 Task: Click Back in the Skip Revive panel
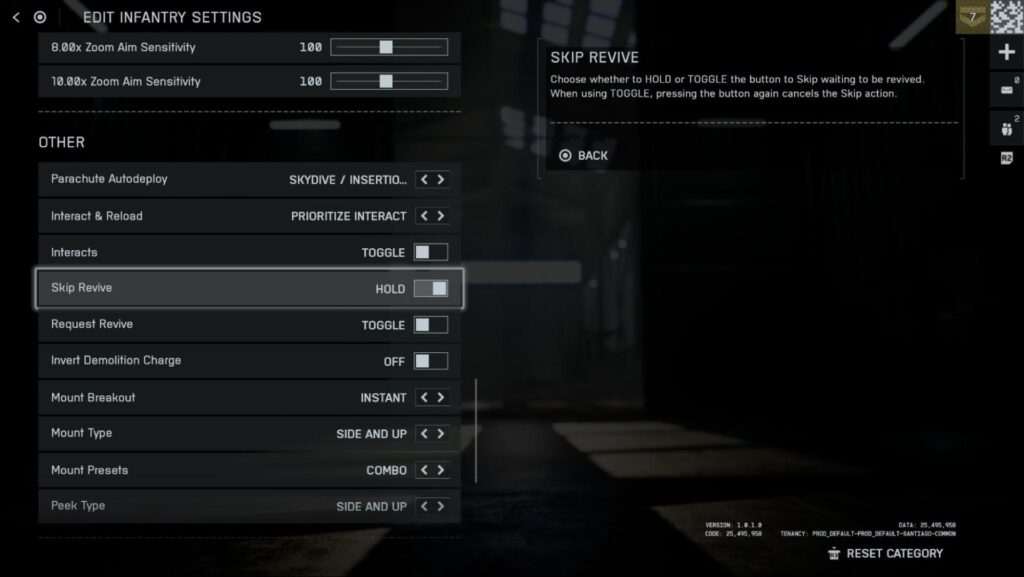584,156
